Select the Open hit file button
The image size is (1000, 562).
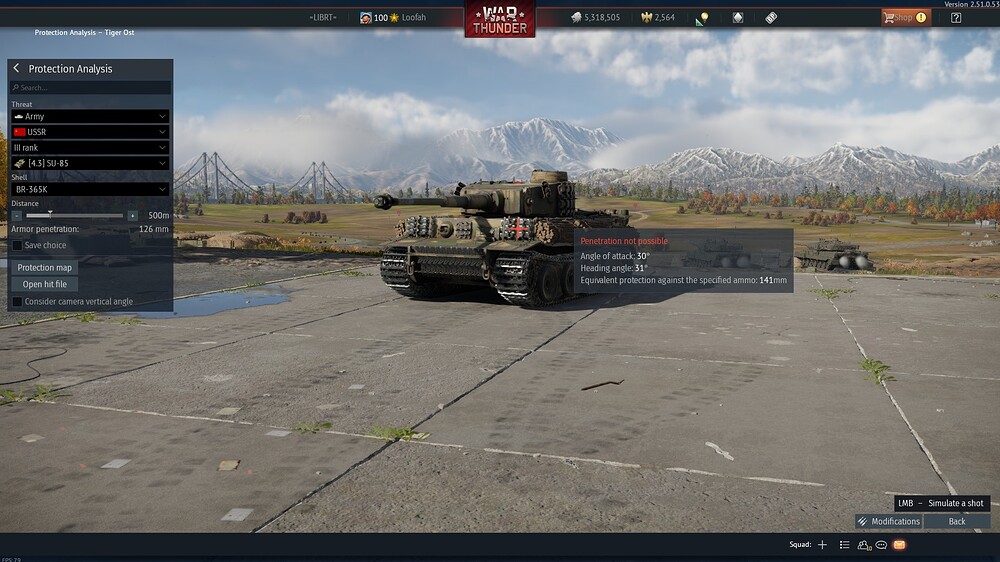click(45, 284)
